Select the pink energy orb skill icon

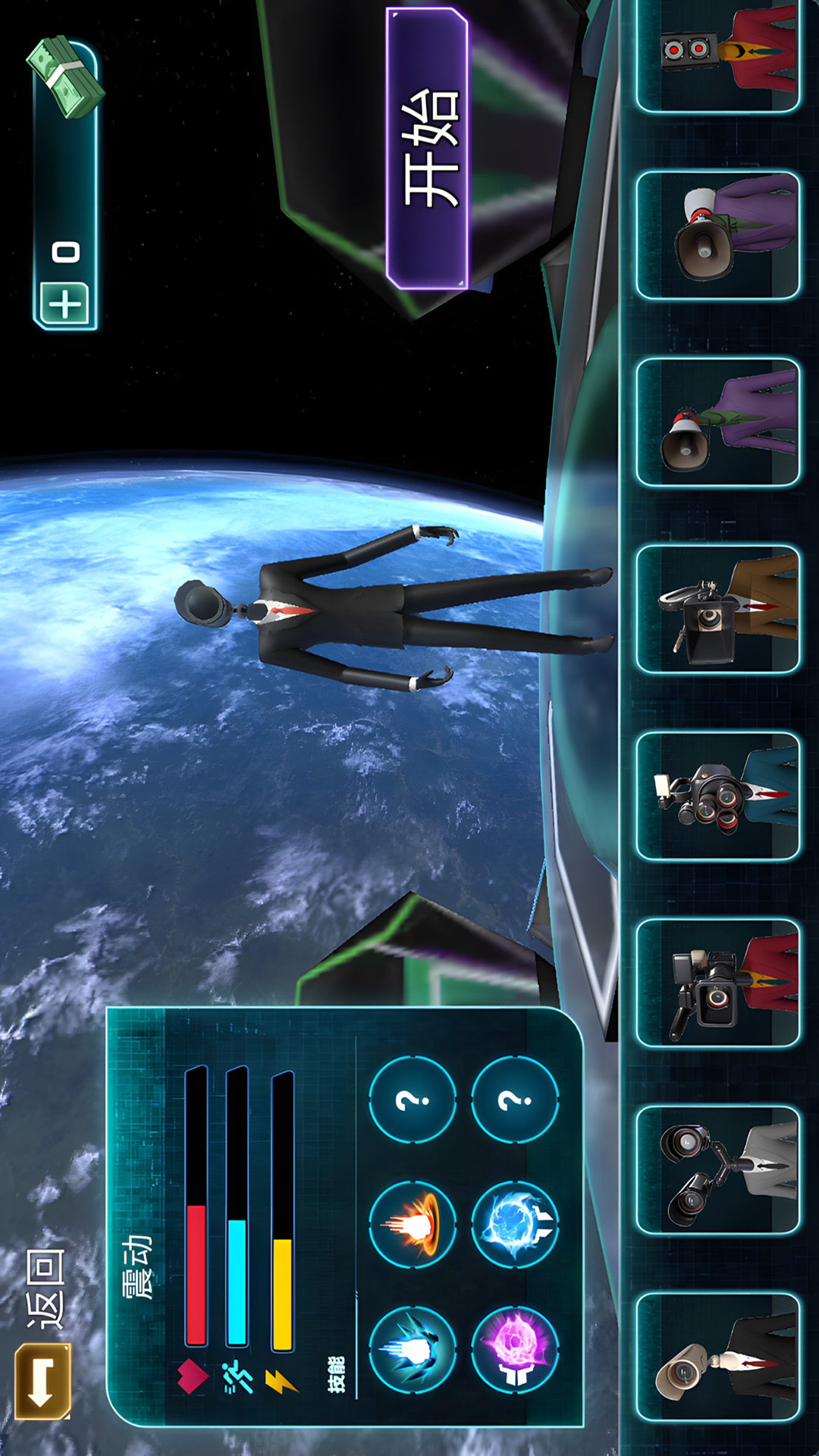515,1349
